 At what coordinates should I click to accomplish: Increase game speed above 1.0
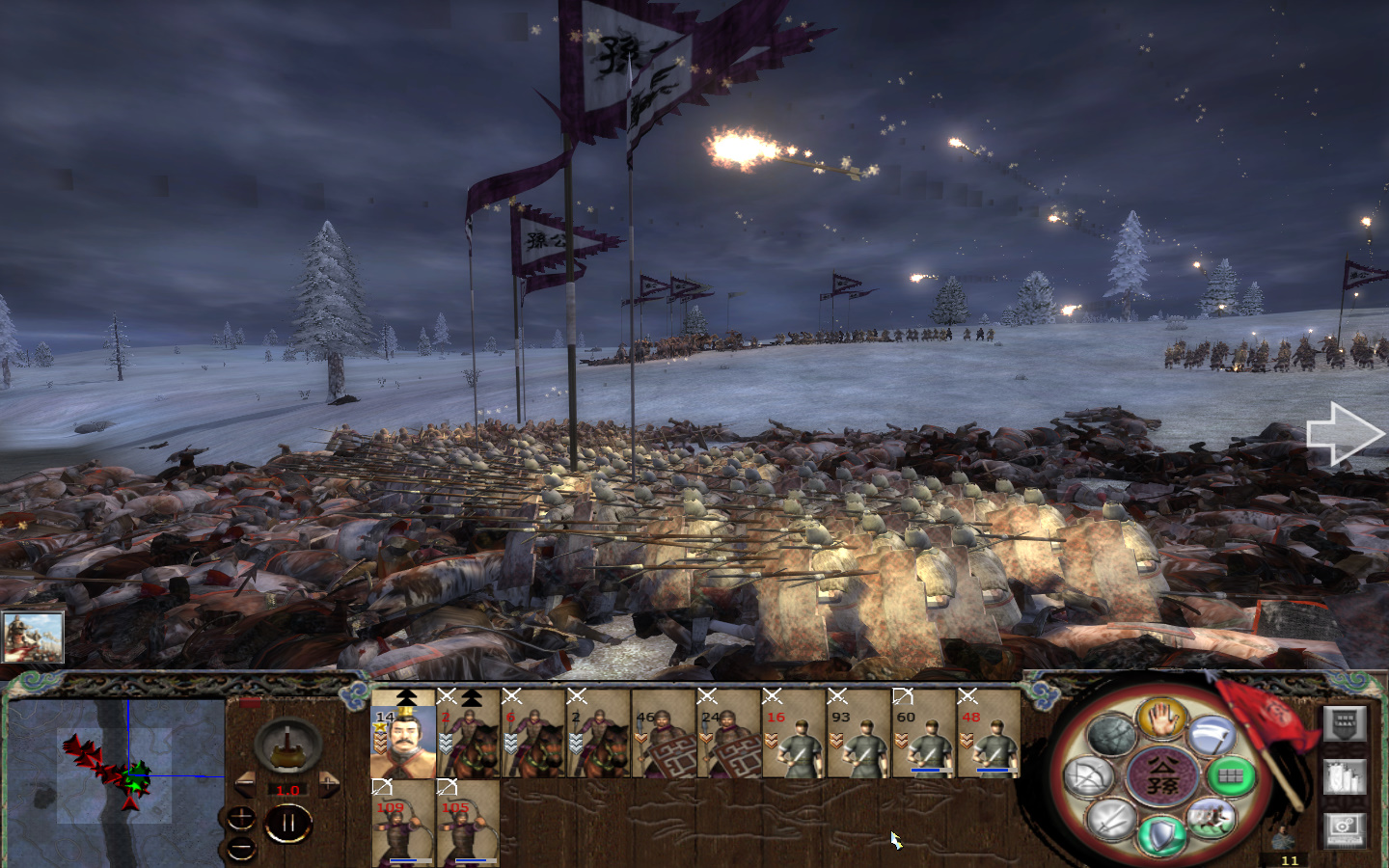(x=329, y=782)
